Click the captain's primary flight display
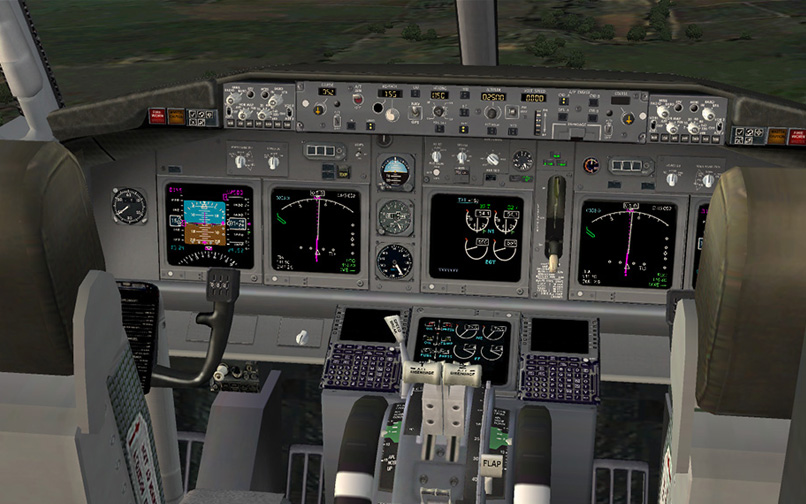806x504 pixels. click(x=209, y=225)
